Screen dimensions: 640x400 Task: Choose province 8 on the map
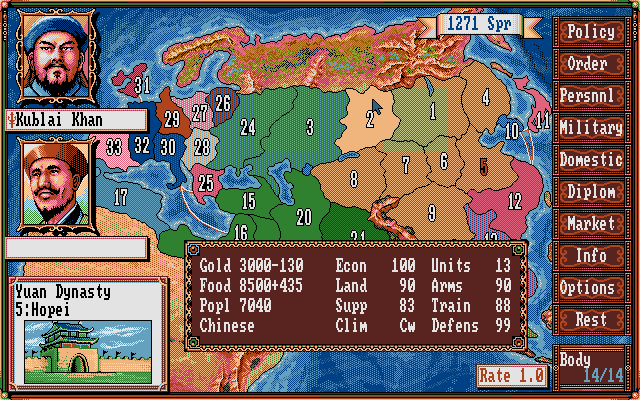coord(353,181)
